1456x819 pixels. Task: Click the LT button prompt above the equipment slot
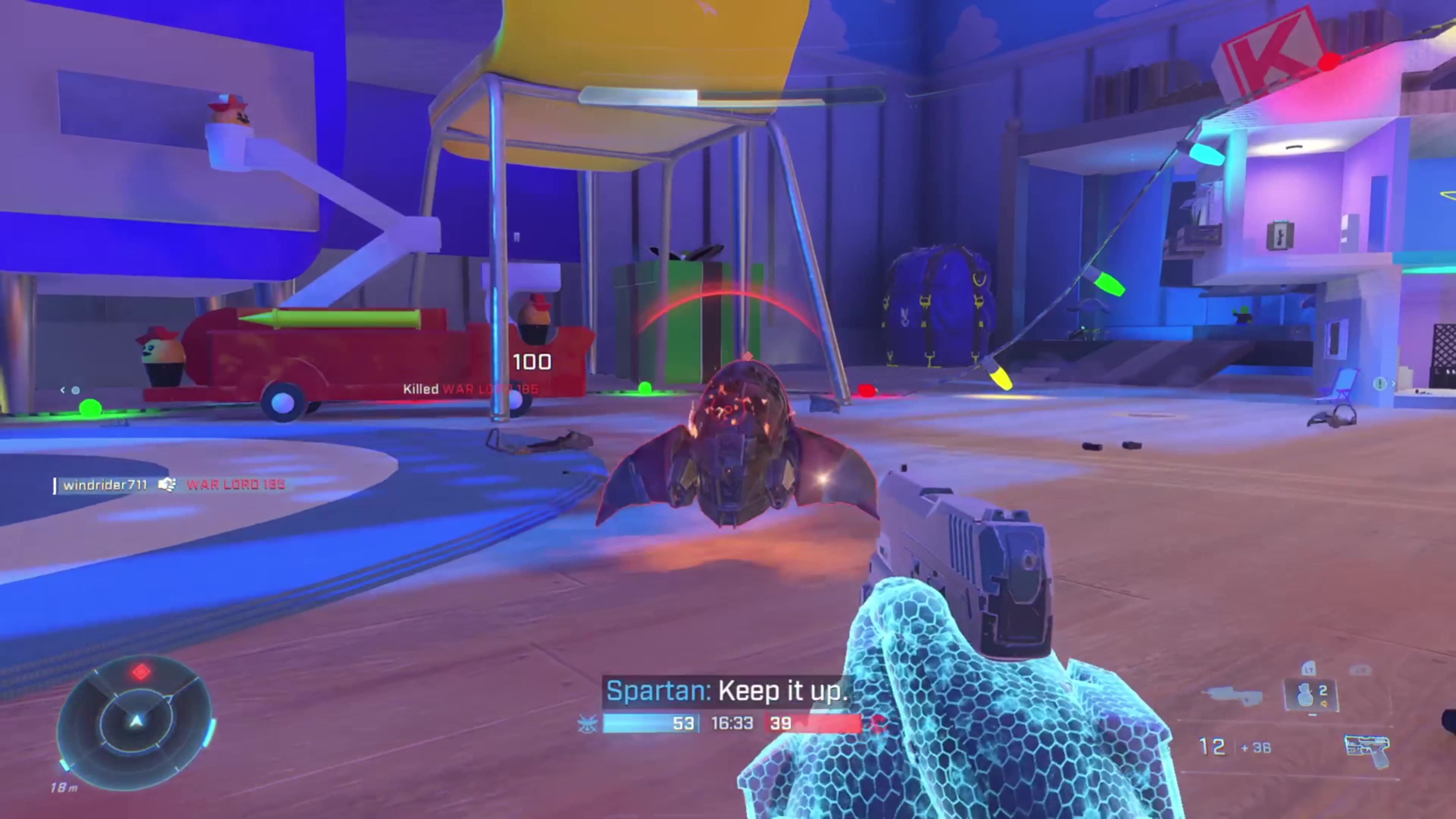tap(1310, 669)
